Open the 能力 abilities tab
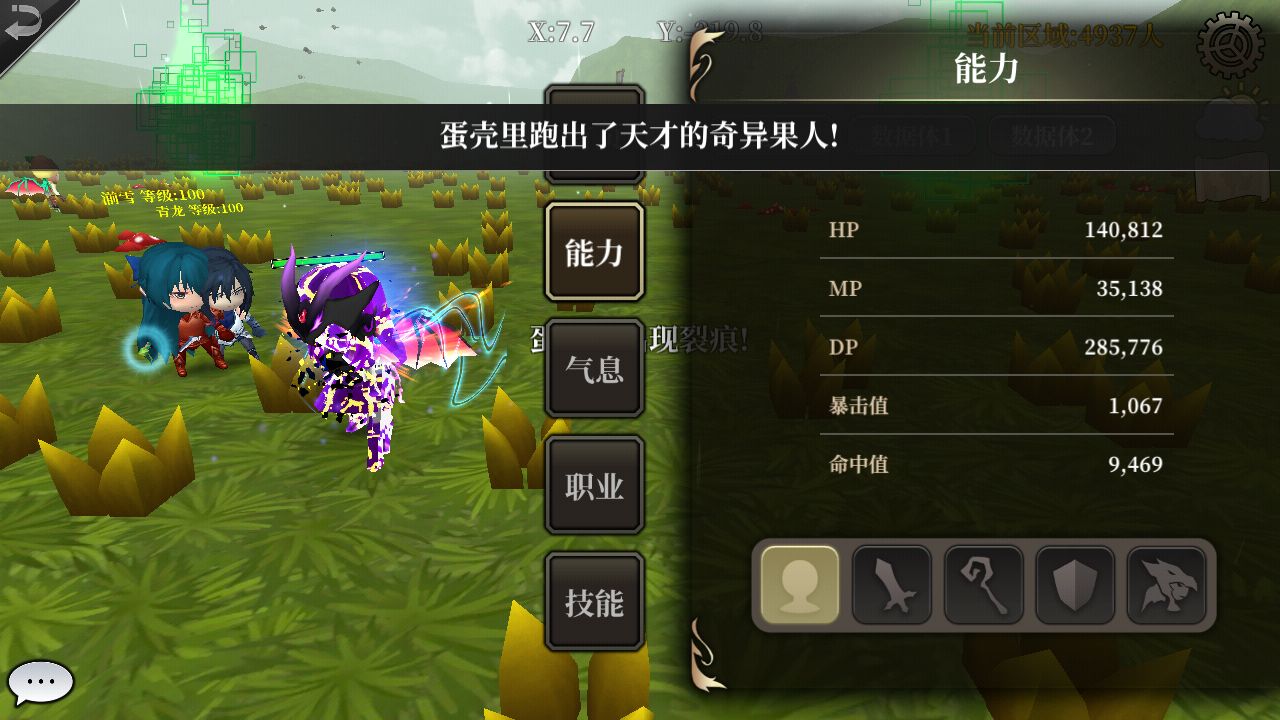 pyautogui.click(x=594, y=251)
